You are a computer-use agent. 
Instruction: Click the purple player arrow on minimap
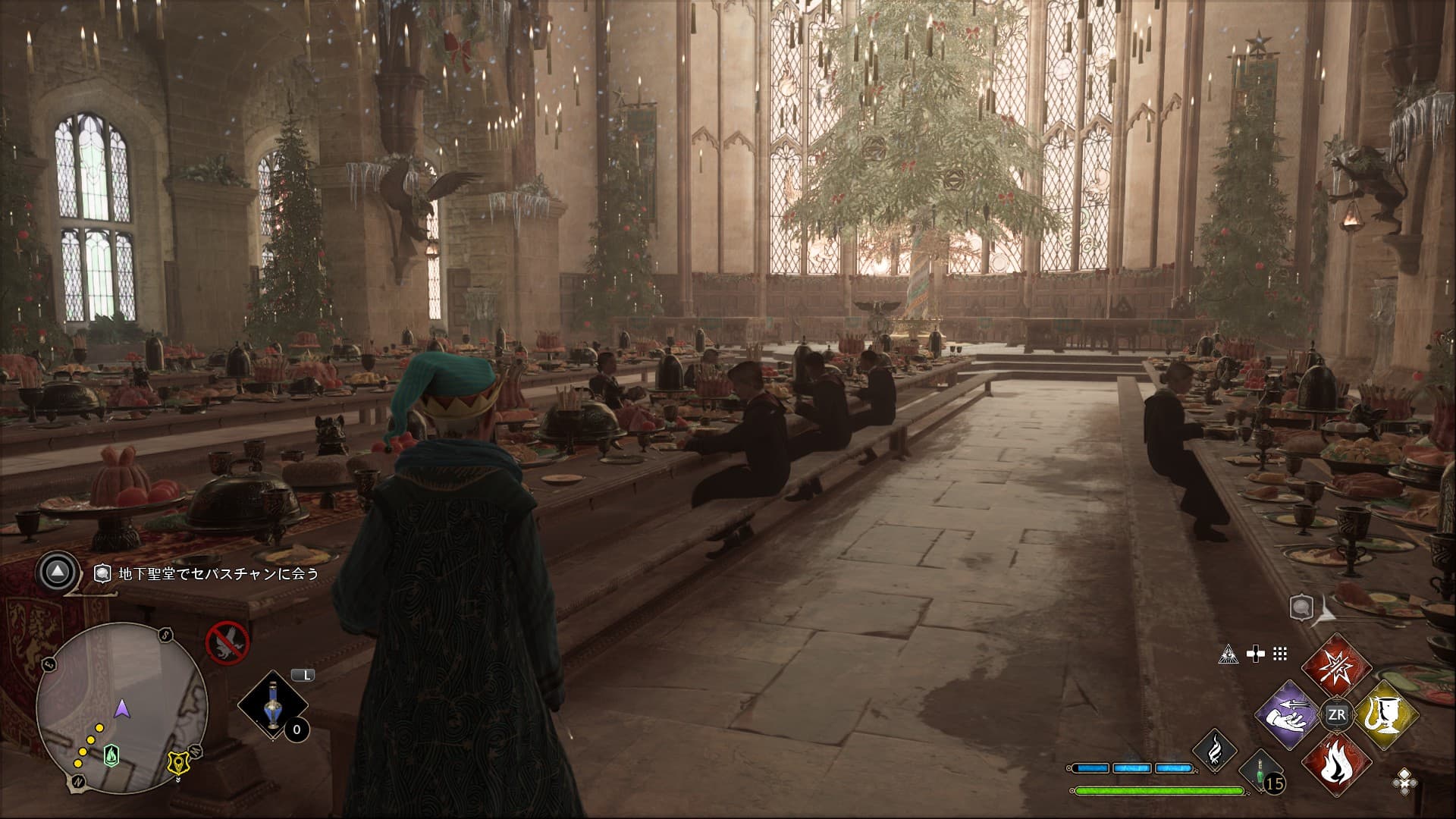tap(121, 710)
